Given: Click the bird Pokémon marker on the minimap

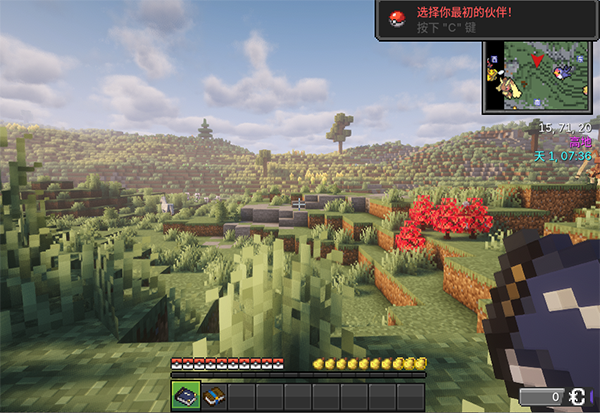Looking at the screenshot, I should pos(563,71).
